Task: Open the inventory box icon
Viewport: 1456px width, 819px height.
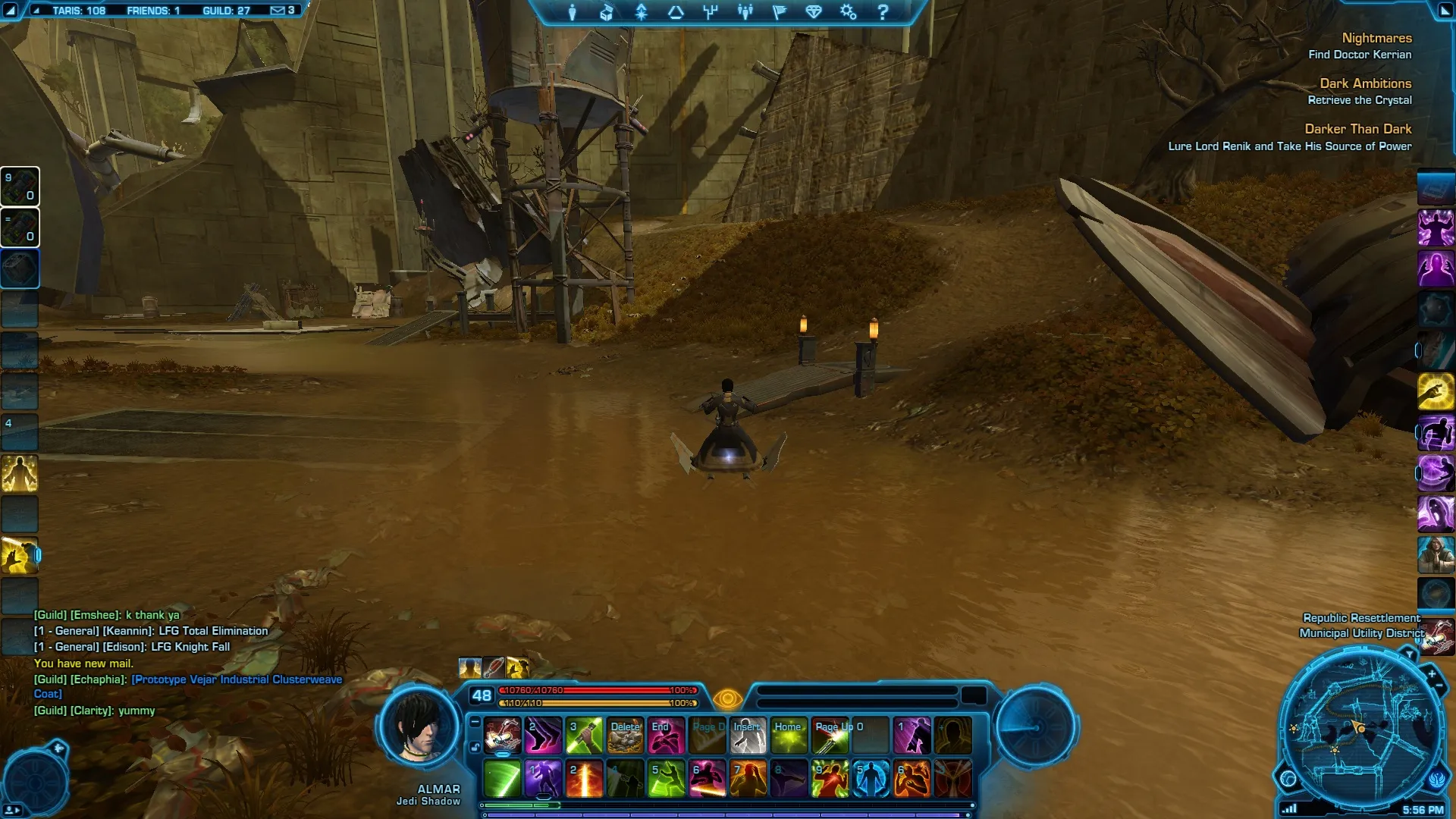Action: coord(607,12)
